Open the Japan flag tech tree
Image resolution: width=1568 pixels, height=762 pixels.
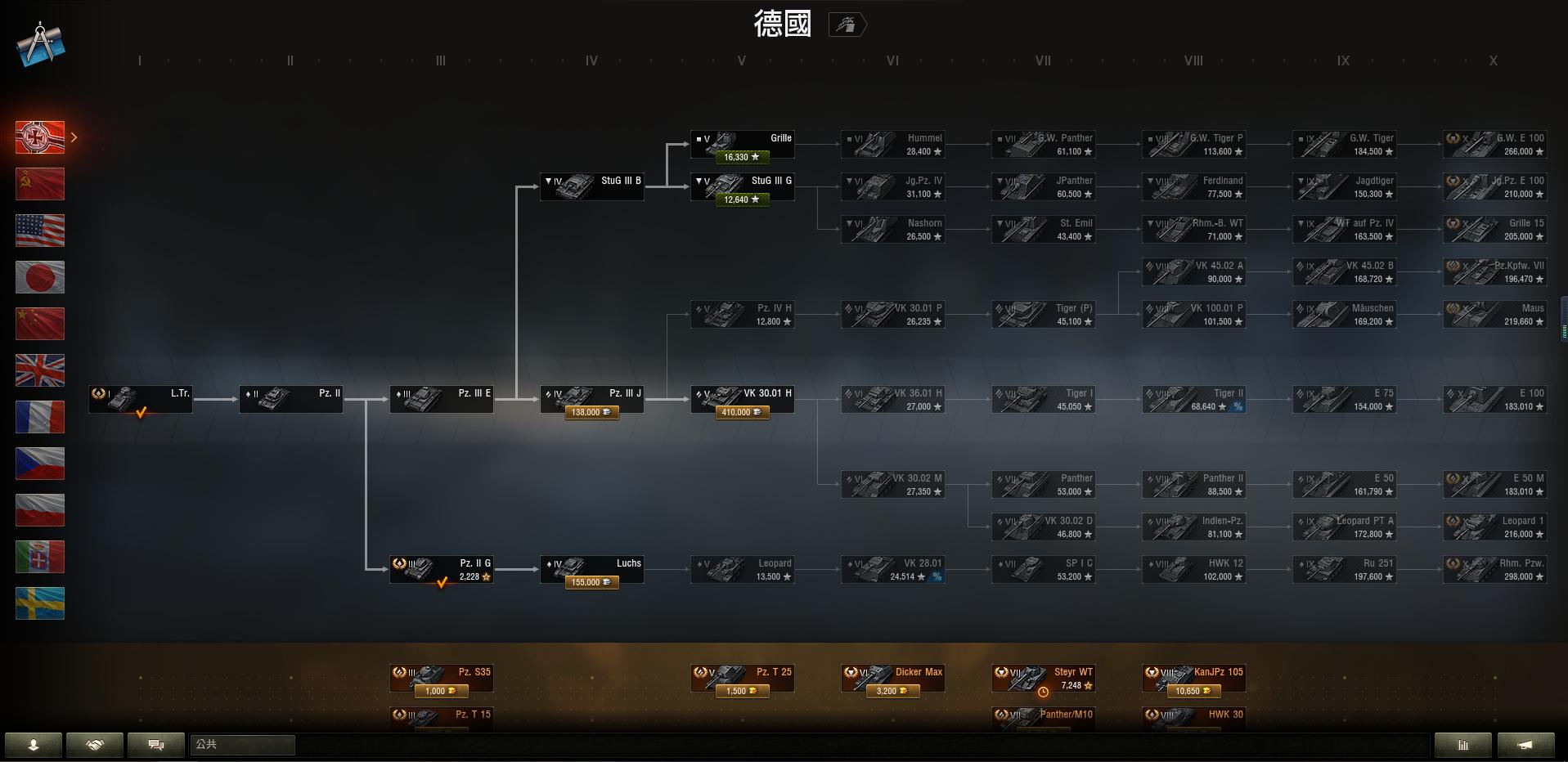pyautogui.click(x=40, y=277)
